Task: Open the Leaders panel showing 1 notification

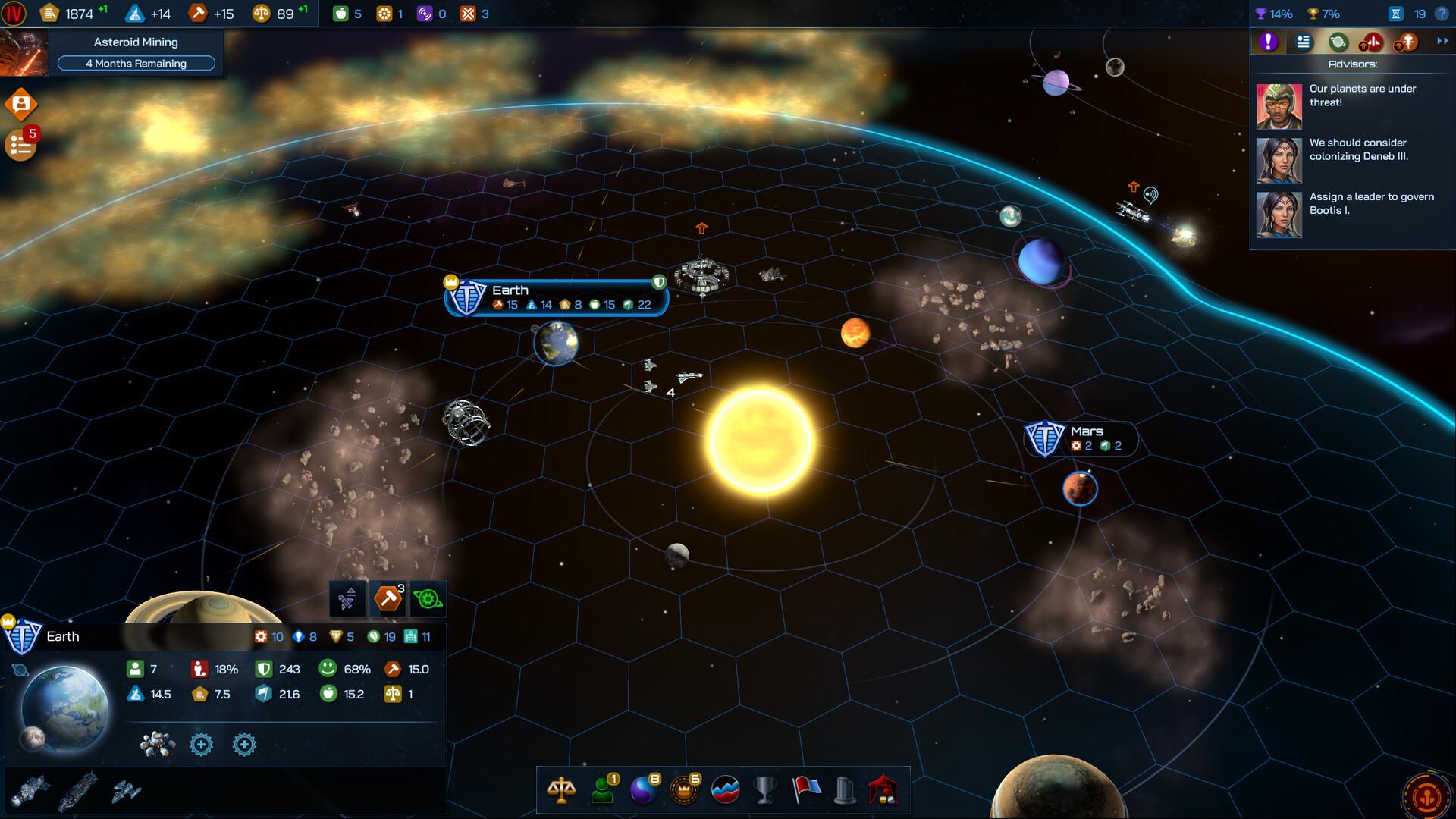Action: (x=603, y=790)
